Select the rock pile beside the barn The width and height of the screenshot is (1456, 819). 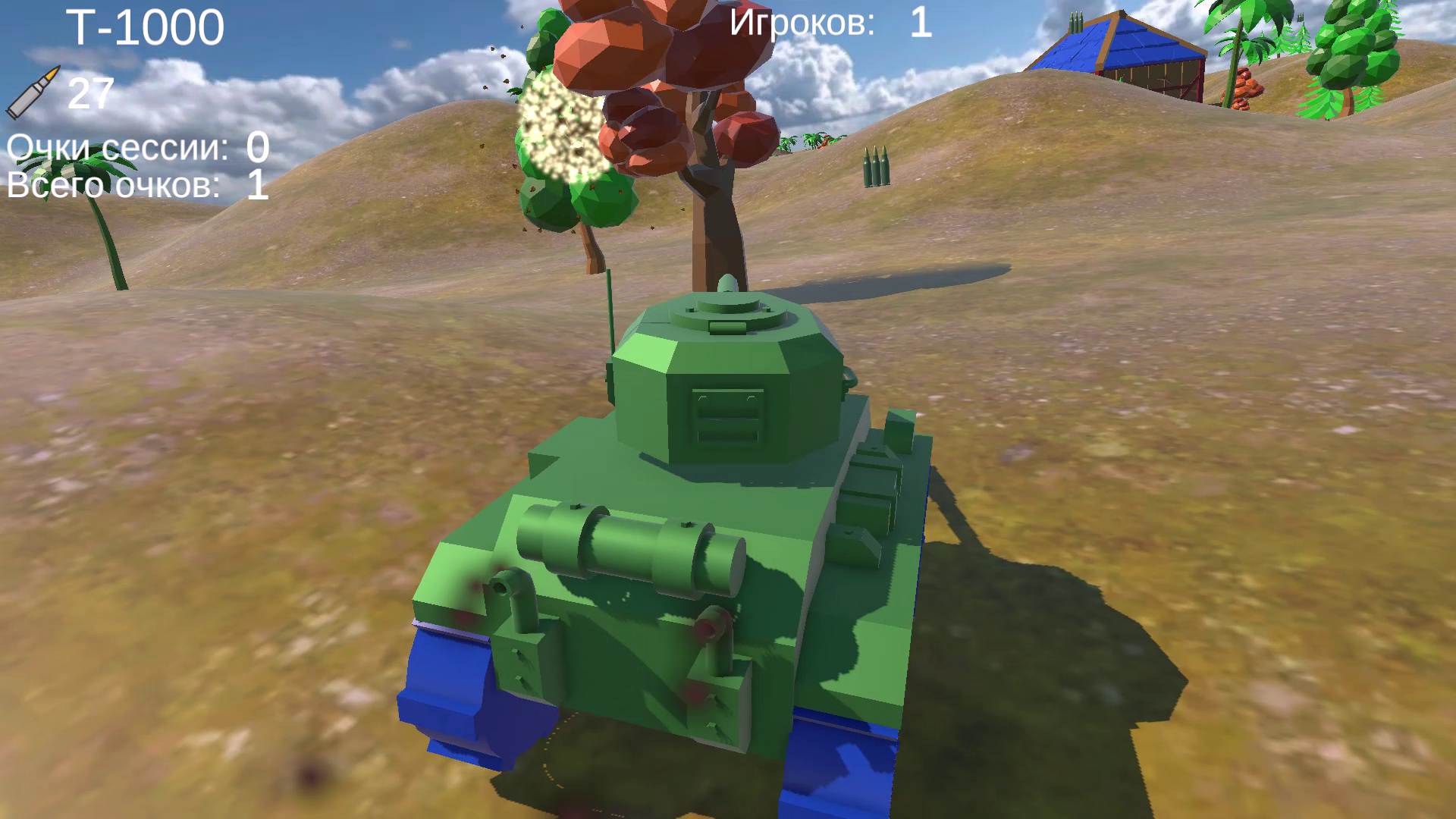[1247, 80]
